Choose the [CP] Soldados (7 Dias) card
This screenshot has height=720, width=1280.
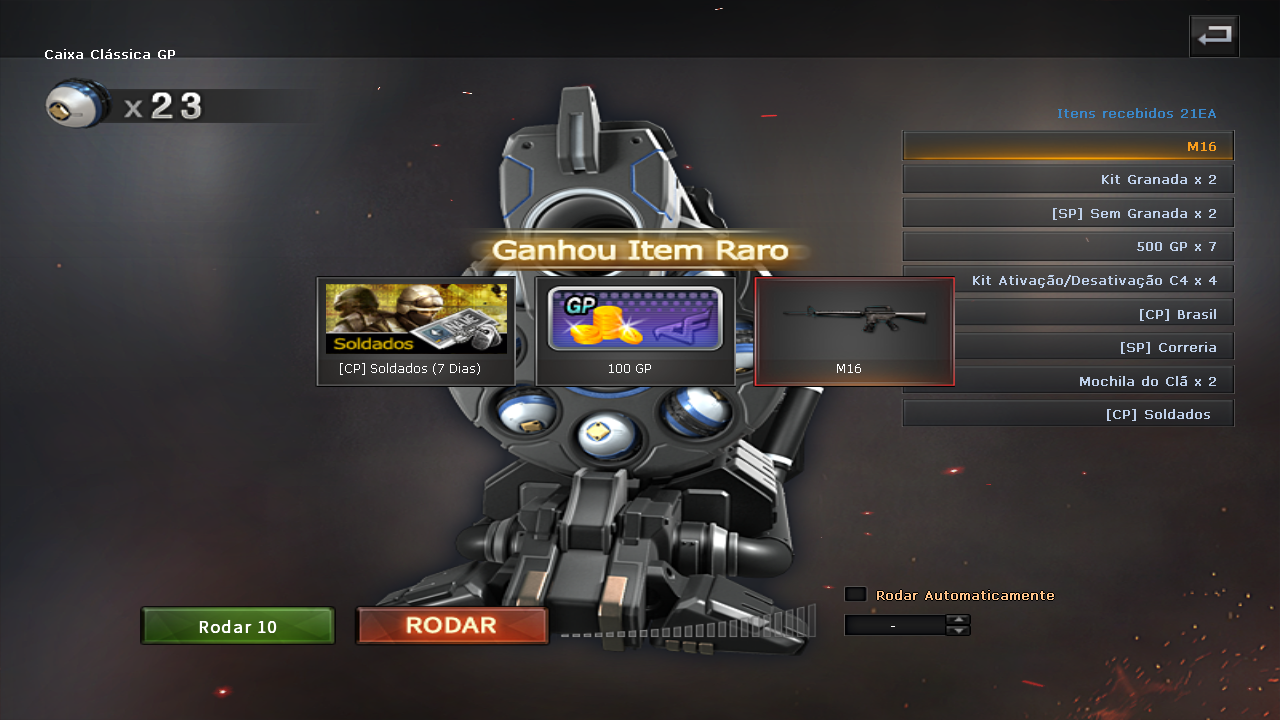416,332
